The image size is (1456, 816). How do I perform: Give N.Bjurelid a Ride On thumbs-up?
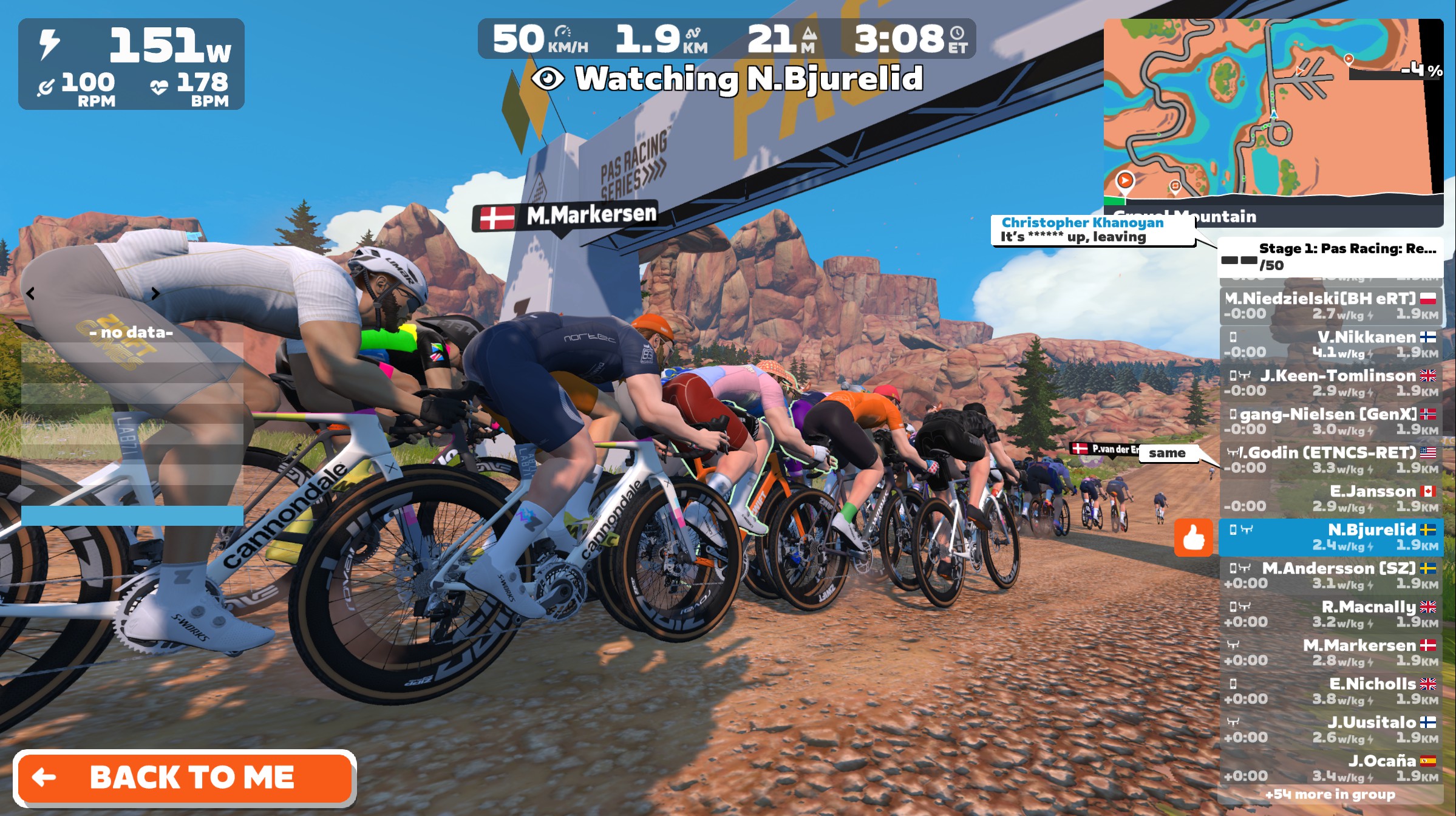click(1193, 537)
